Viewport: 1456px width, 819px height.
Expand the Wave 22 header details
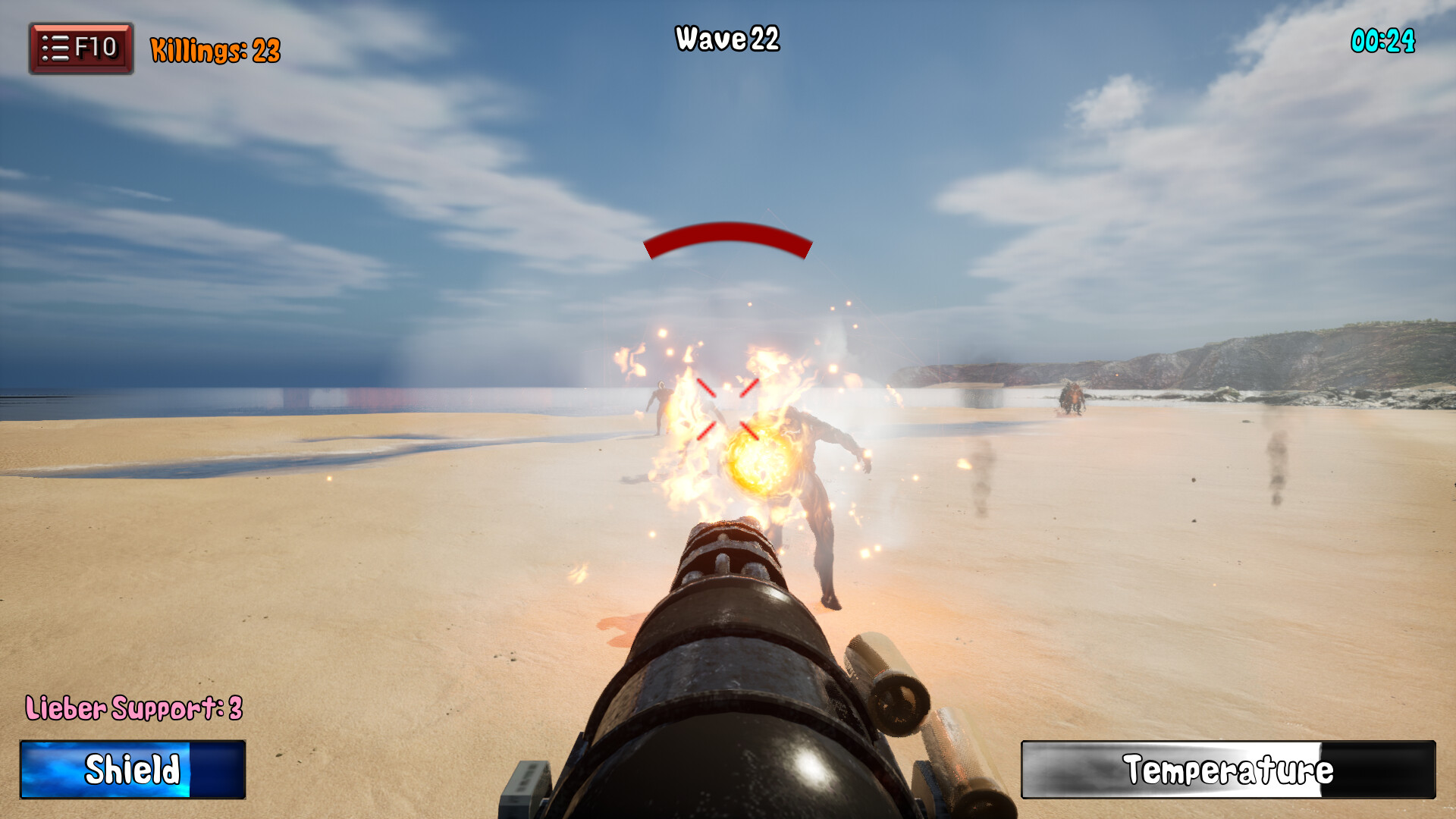pyautogui.click(x=726, y=42)
